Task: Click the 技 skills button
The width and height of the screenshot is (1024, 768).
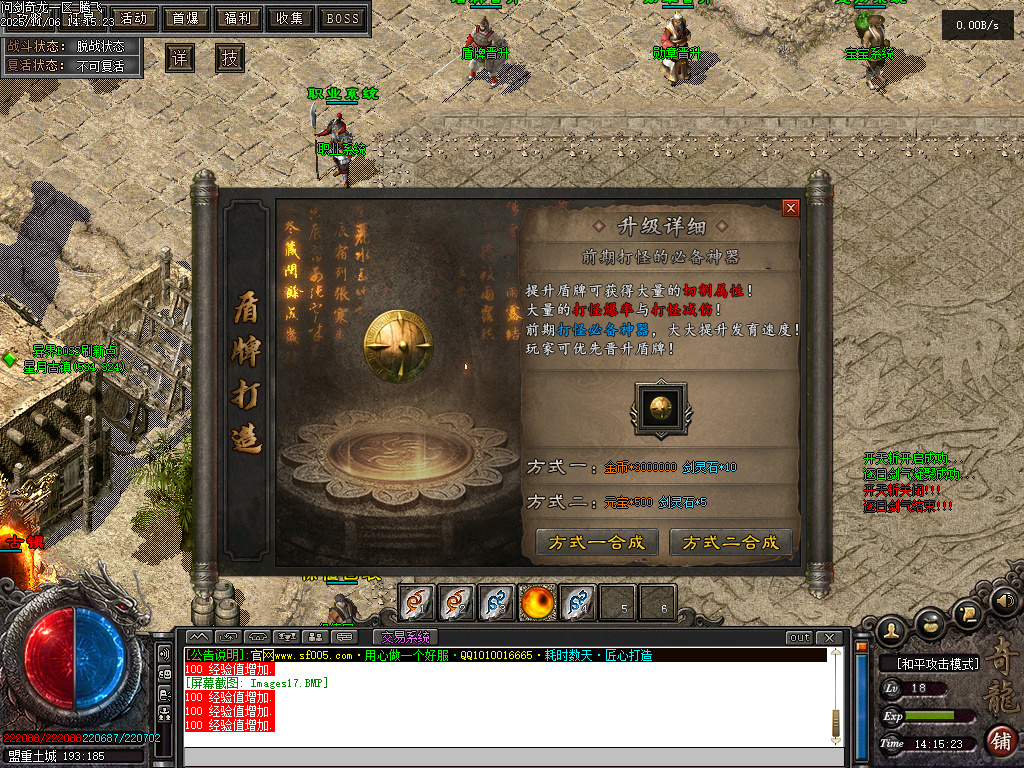Action: coord(230,58)
